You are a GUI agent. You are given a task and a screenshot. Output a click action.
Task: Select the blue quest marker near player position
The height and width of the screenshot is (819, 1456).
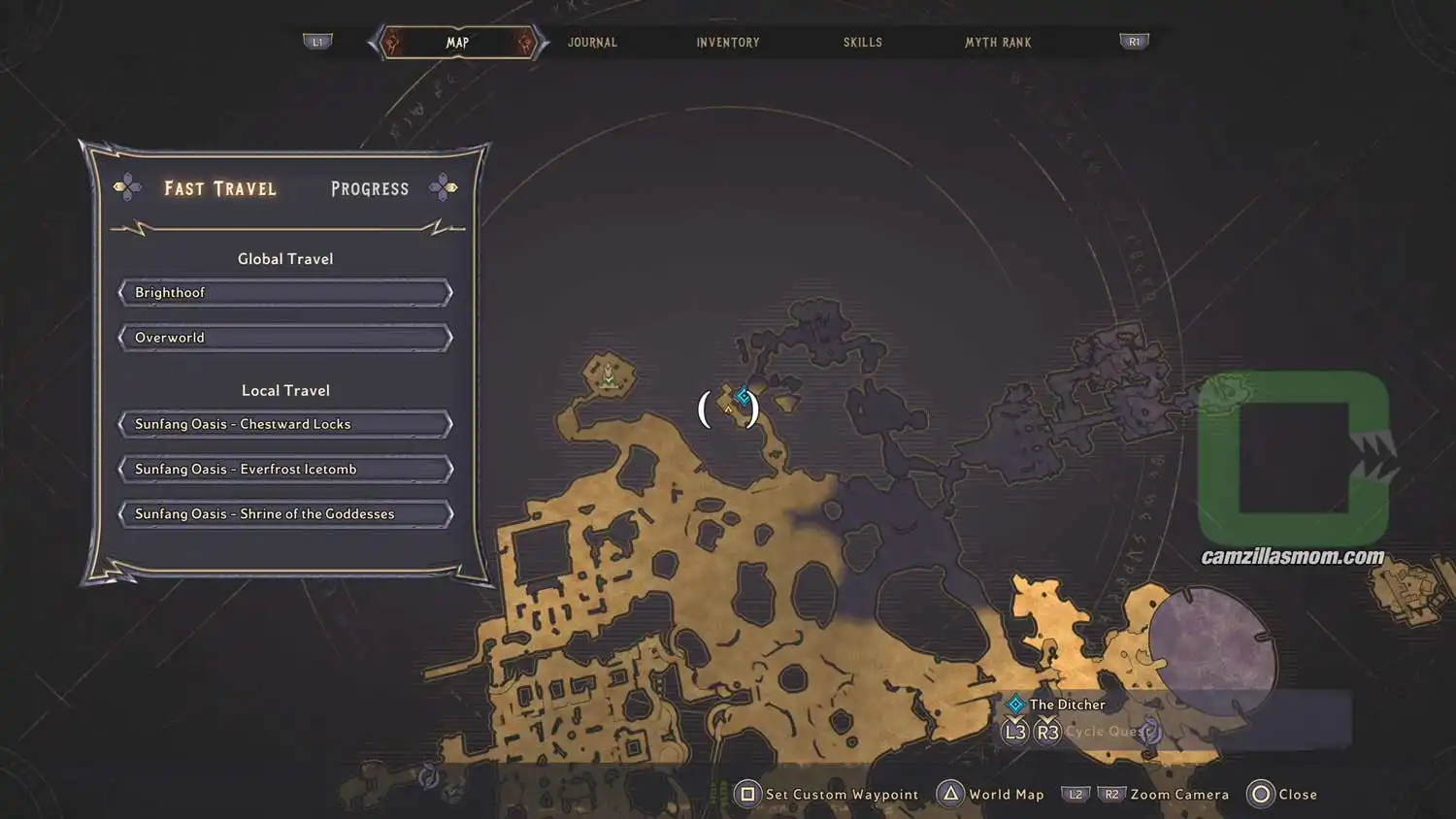coord(743,395)
